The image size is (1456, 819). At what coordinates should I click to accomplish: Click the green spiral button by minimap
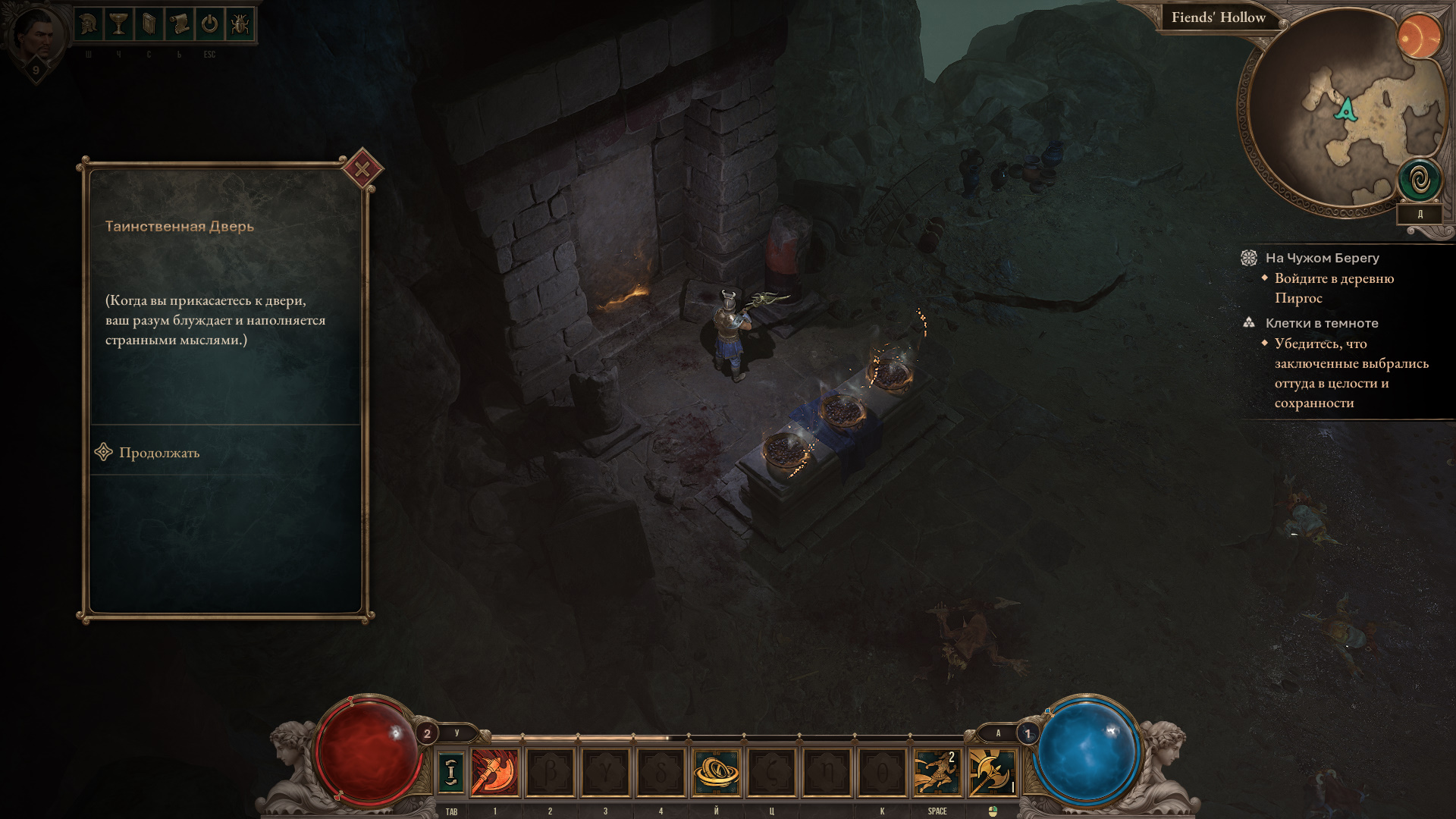coord(1420,180)
